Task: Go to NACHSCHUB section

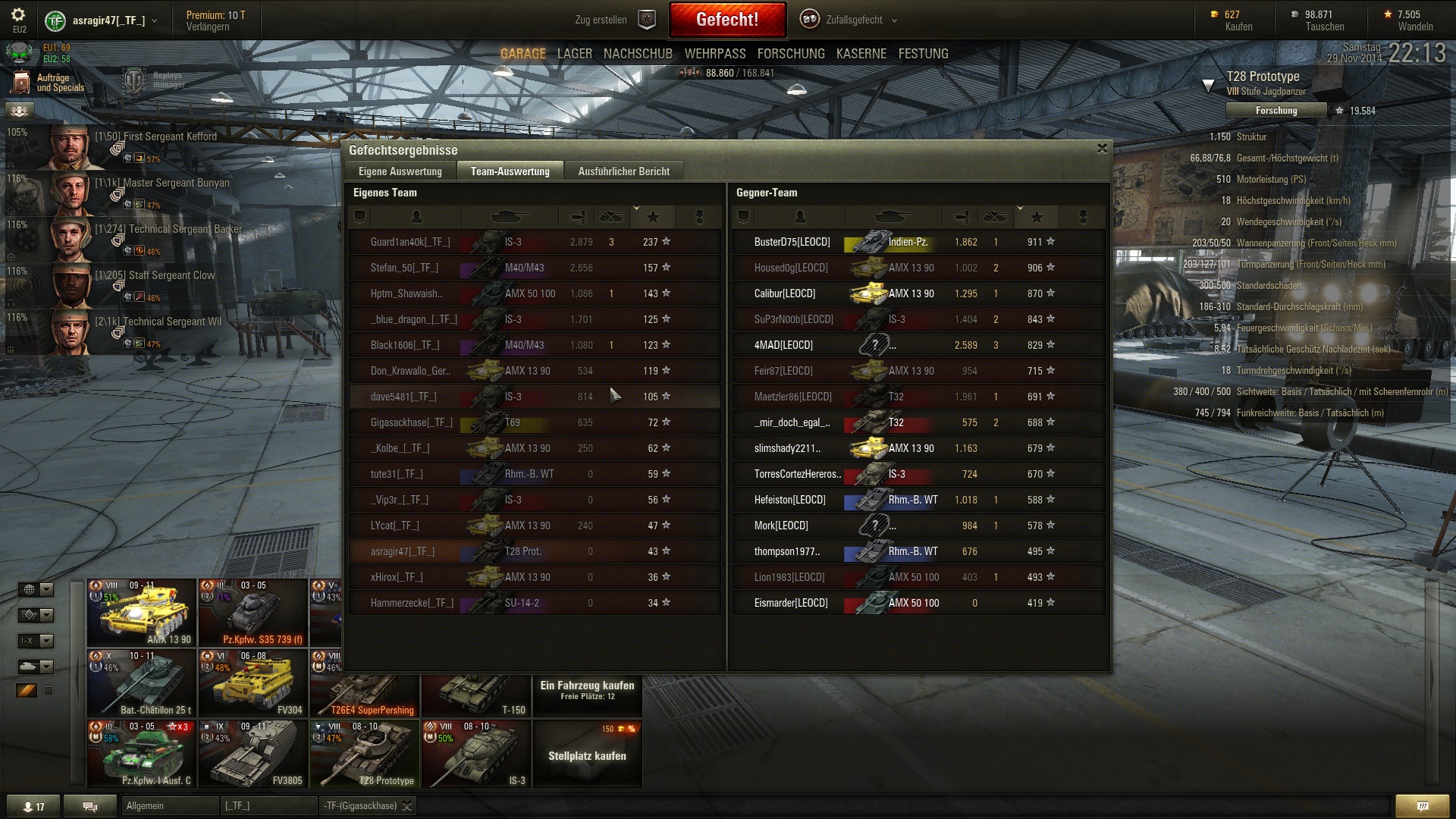Action: pos(638,54)
